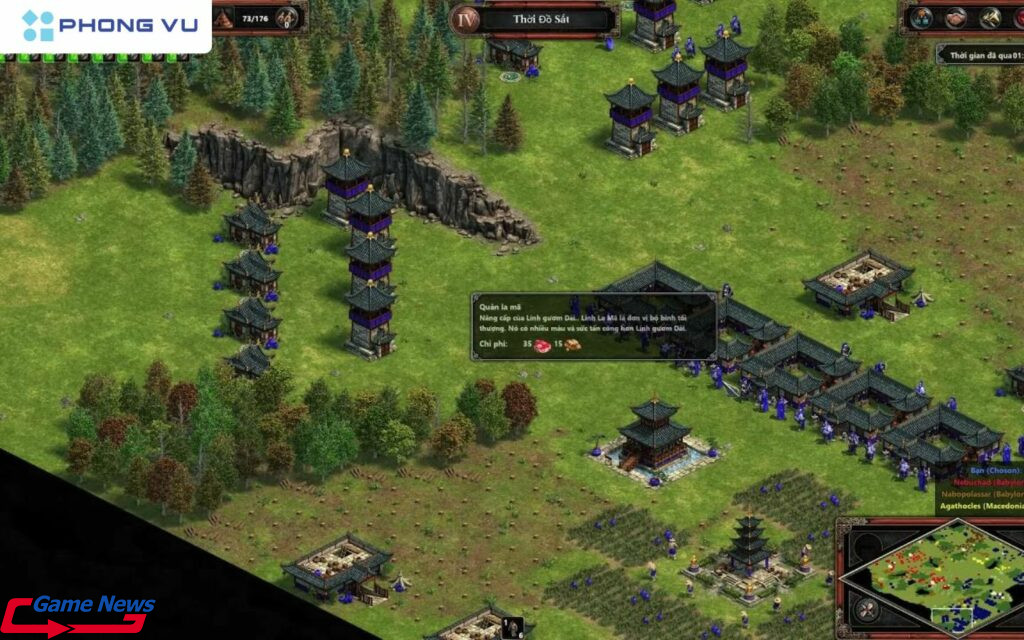
Task: Click the crossed tools icon in top bar
Action: [990, 17]
